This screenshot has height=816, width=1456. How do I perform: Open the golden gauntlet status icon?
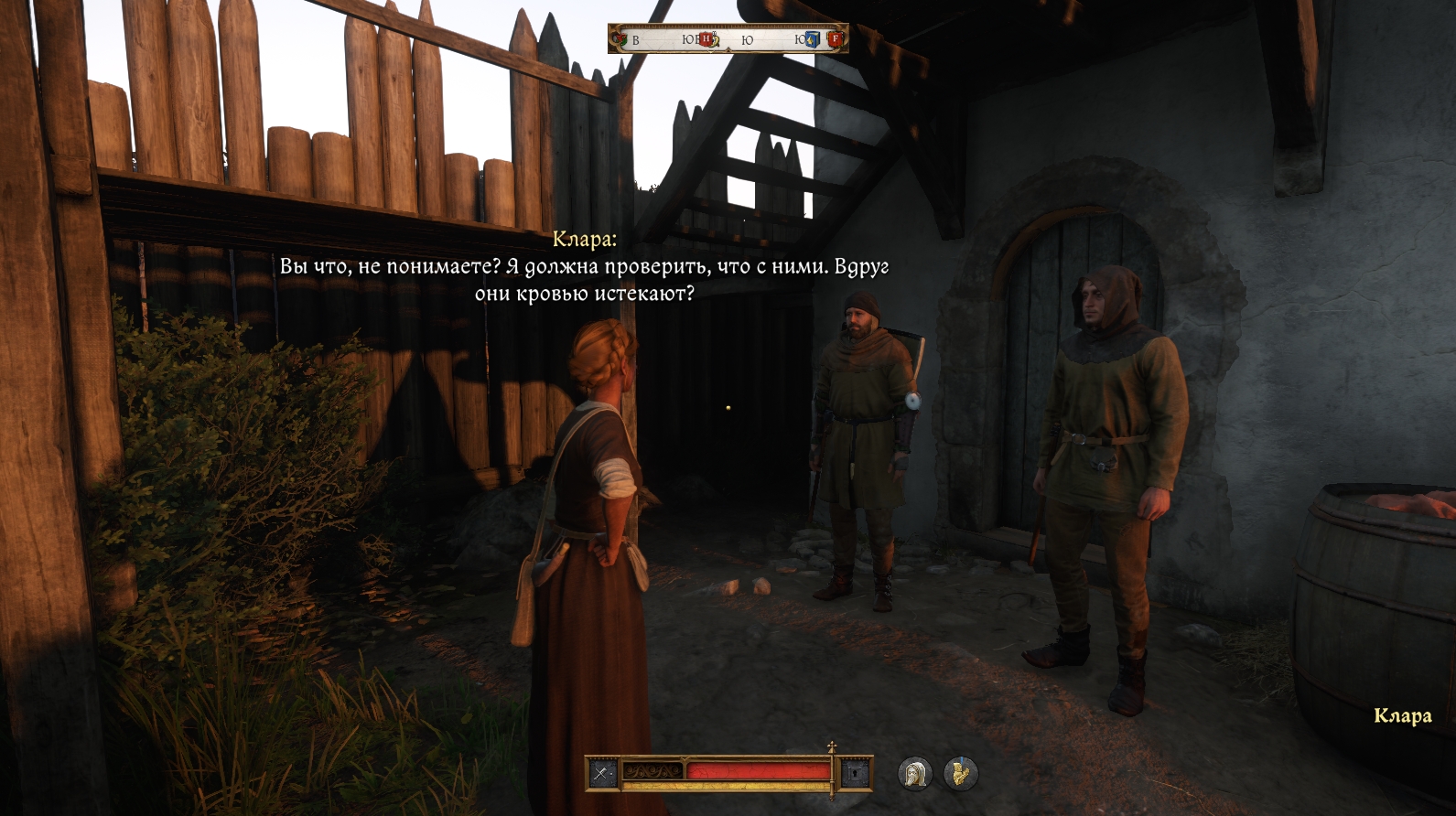(x=960, y=774)
